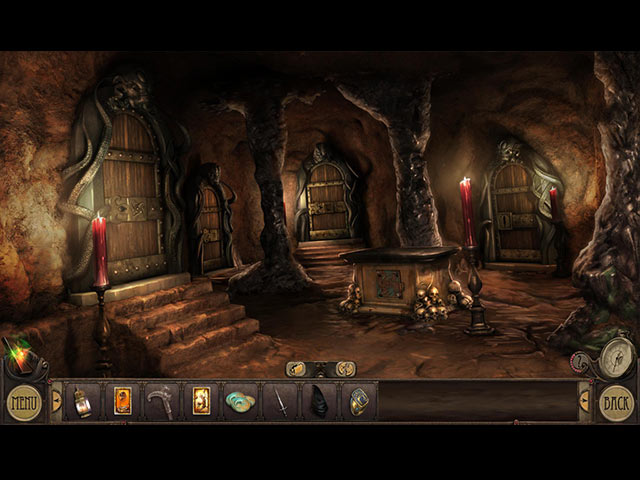
Task: Click the small question mark button
Action: click(578, 360)
